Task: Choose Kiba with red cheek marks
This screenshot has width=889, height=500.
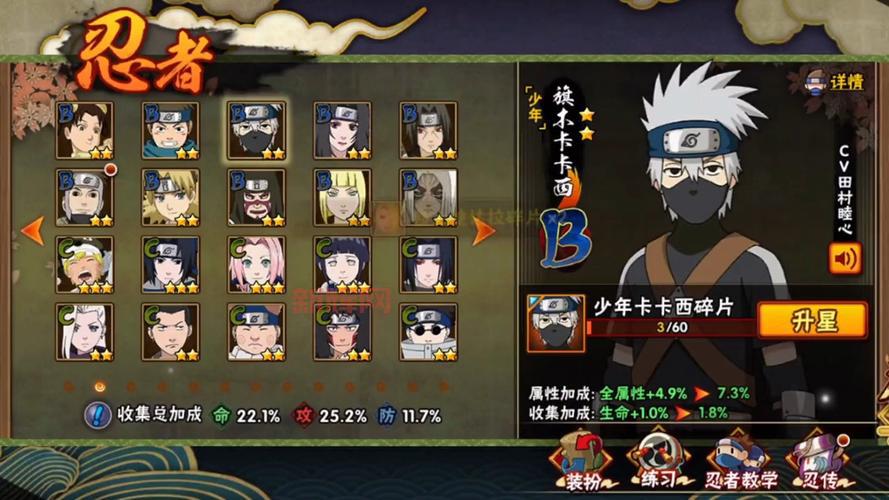Action: click(x=343, y=332)
